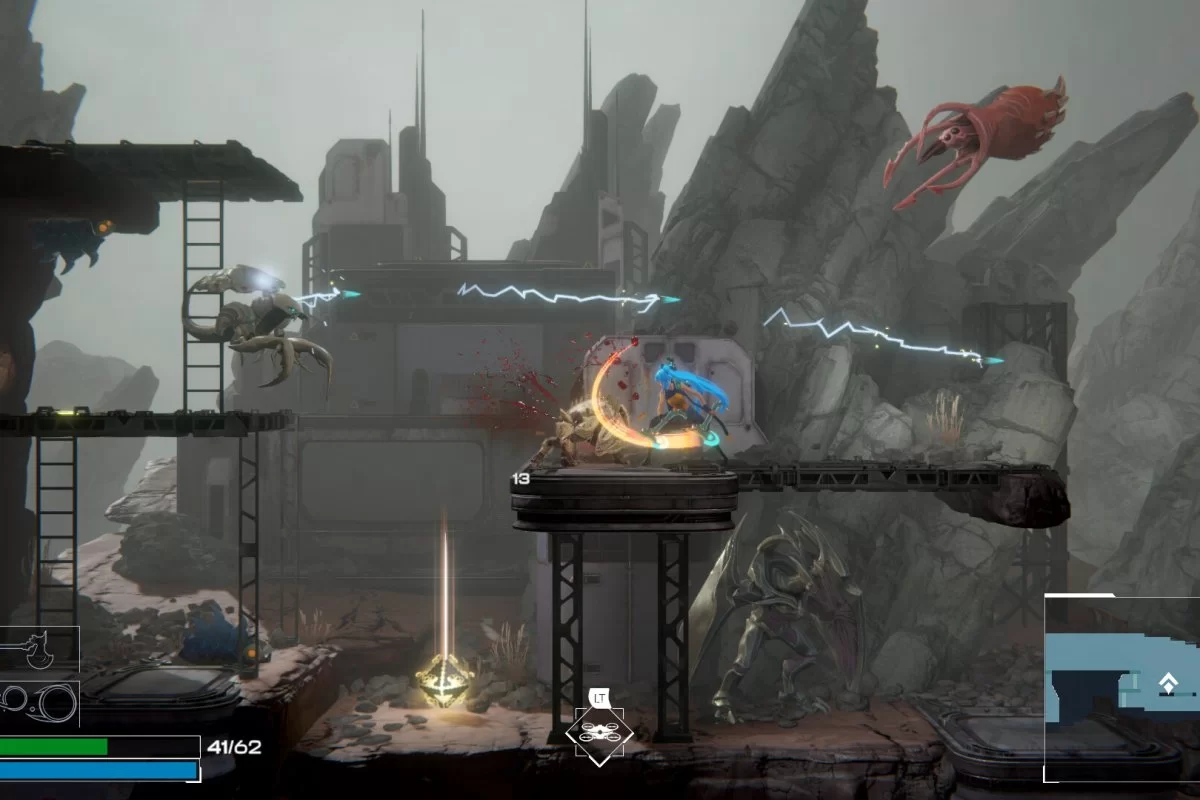Viewport: 1200px width, 800px height.
Task: Select the axe weapon slot
Action: point(38,650)
